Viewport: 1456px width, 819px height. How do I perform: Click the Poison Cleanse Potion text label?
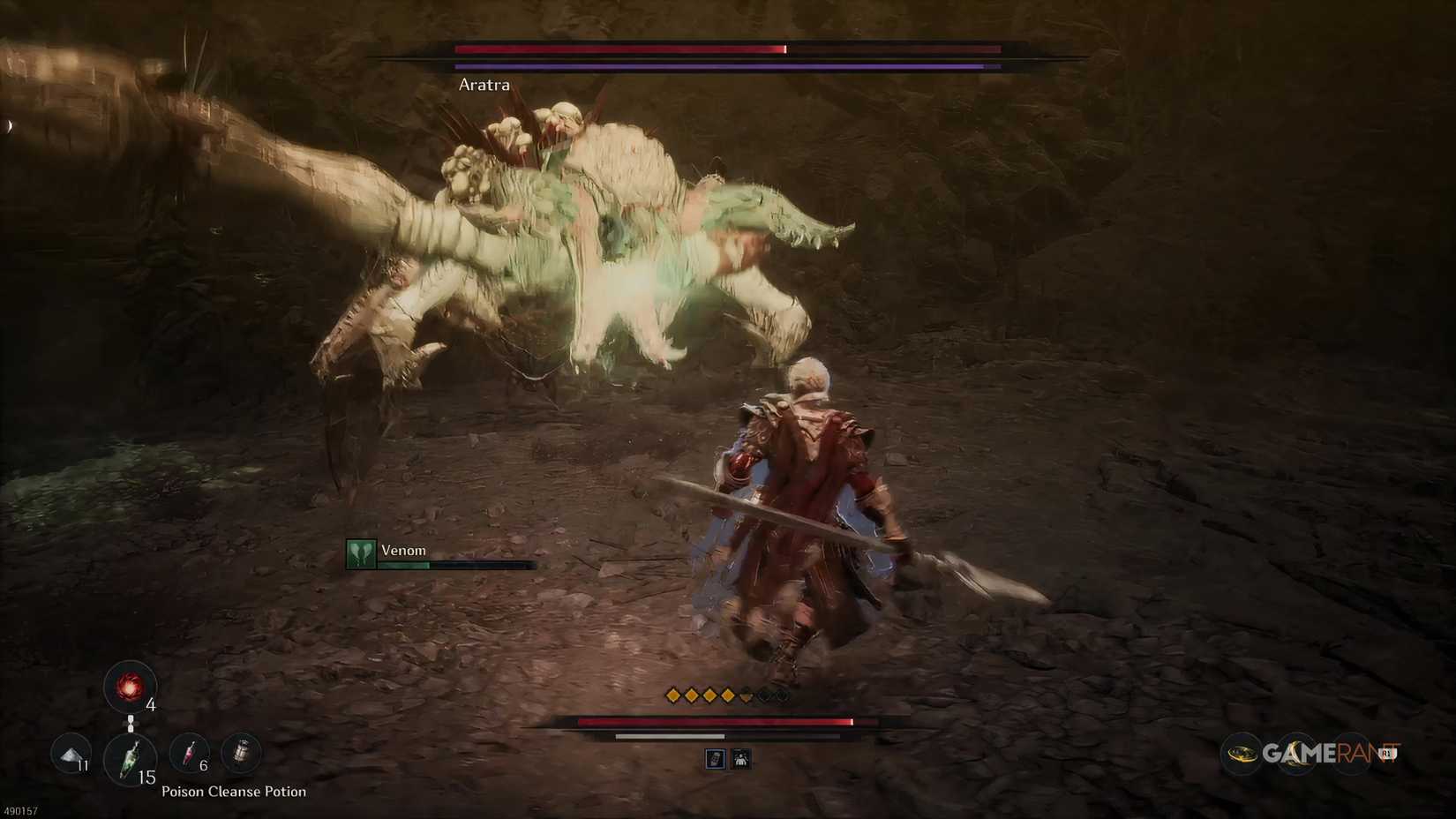click(233, 792)
